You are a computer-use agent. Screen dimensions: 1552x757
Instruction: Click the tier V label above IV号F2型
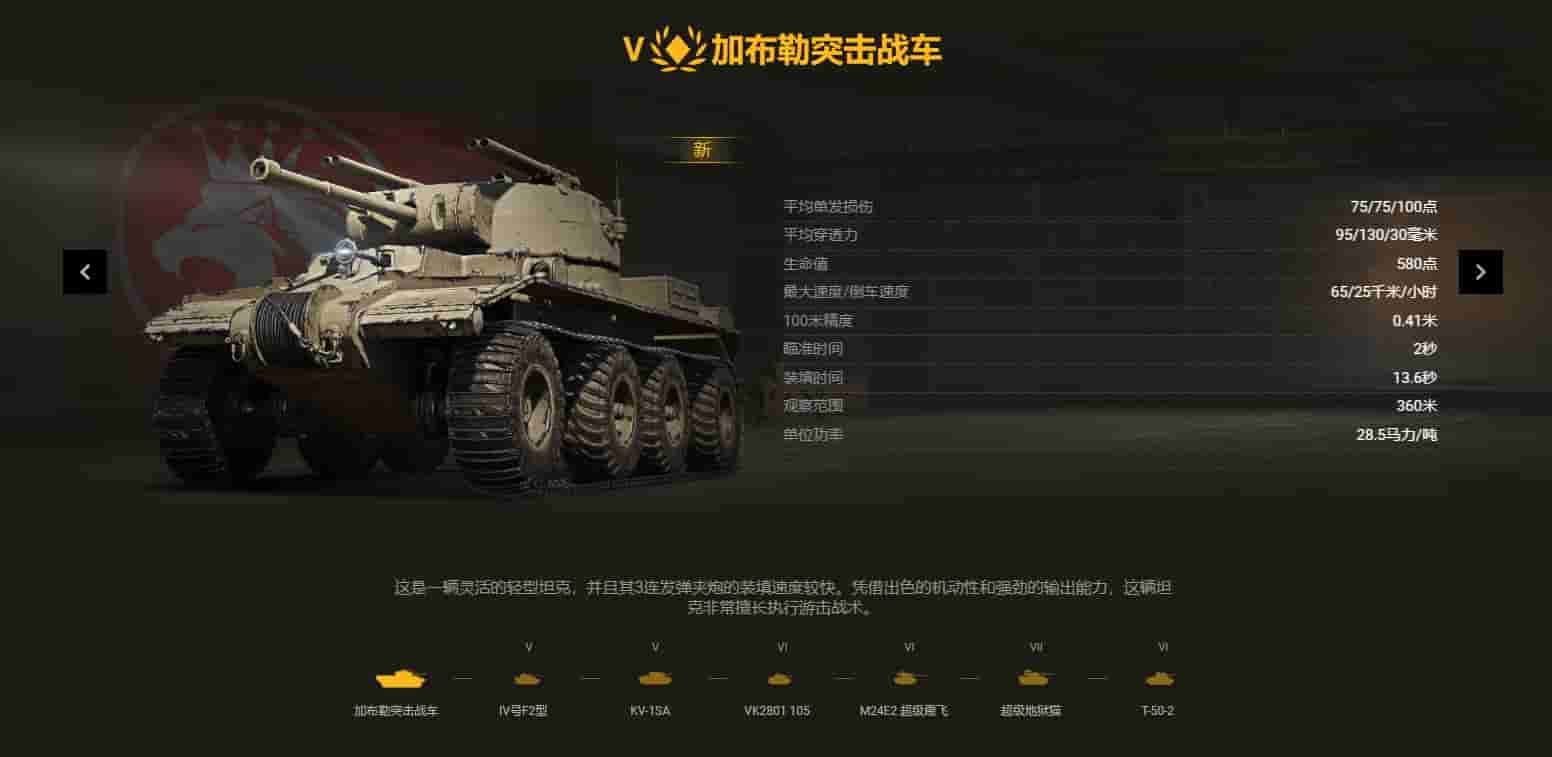tap(527, 648)
